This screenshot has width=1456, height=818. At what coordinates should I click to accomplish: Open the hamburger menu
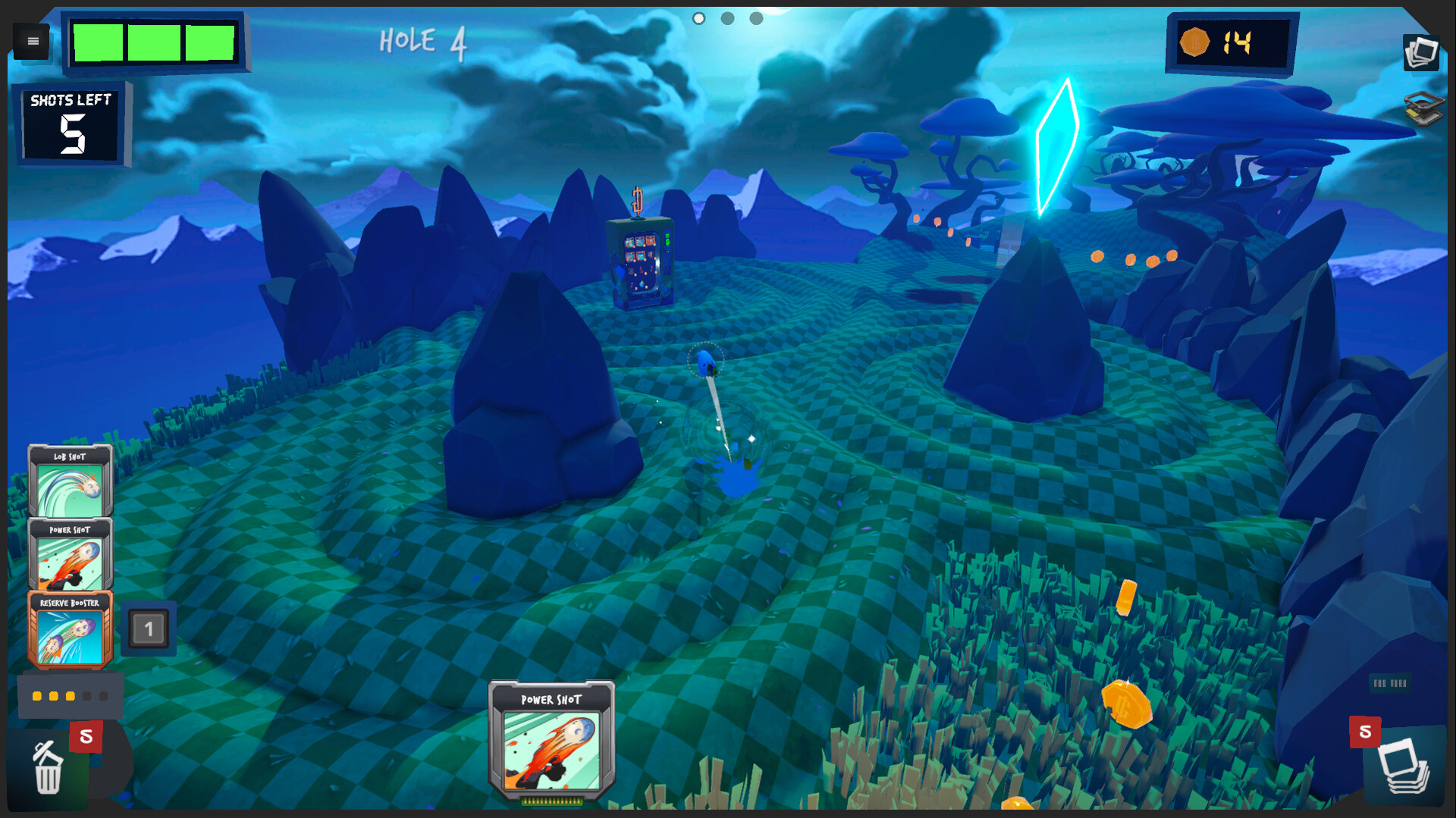click(33, 41)
